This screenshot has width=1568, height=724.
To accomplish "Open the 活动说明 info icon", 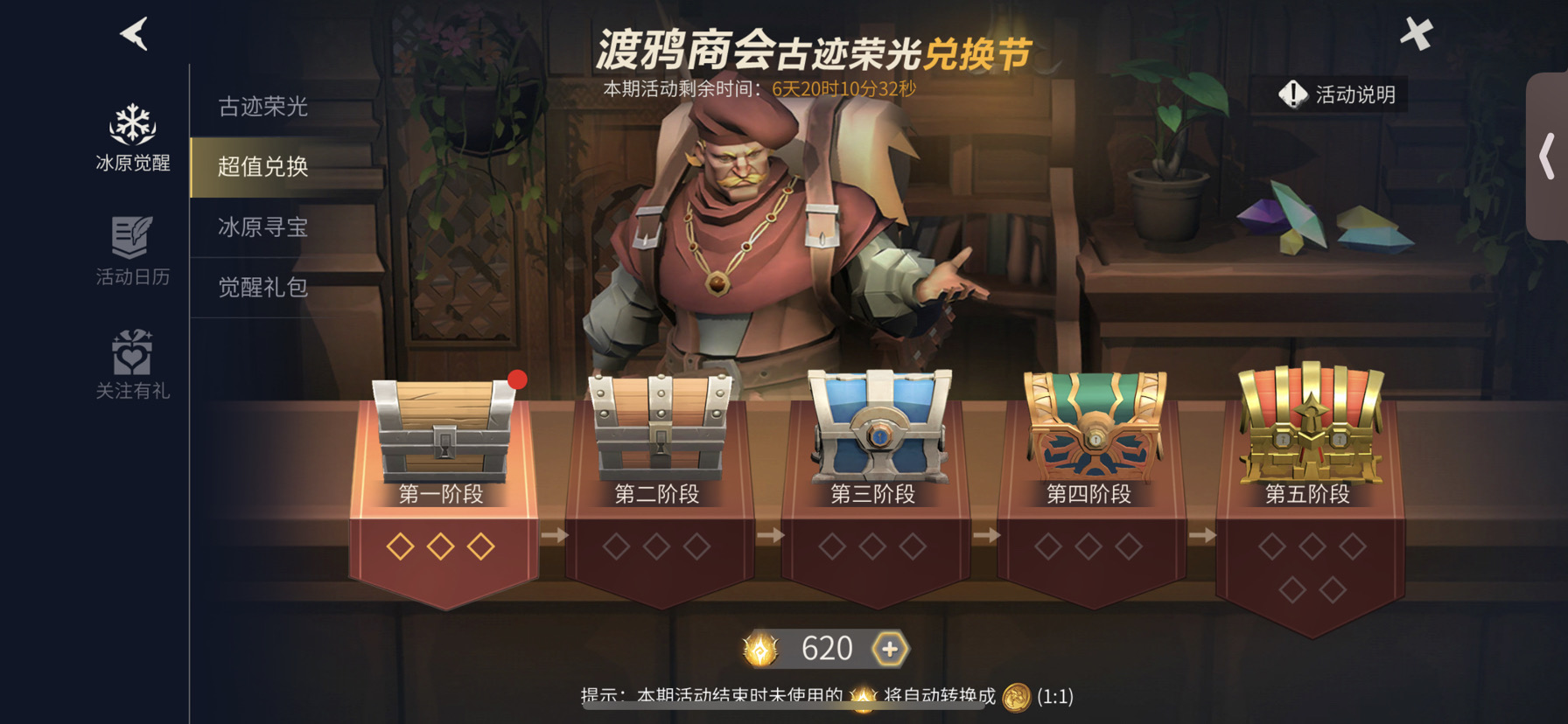I will click(1292, 96).
